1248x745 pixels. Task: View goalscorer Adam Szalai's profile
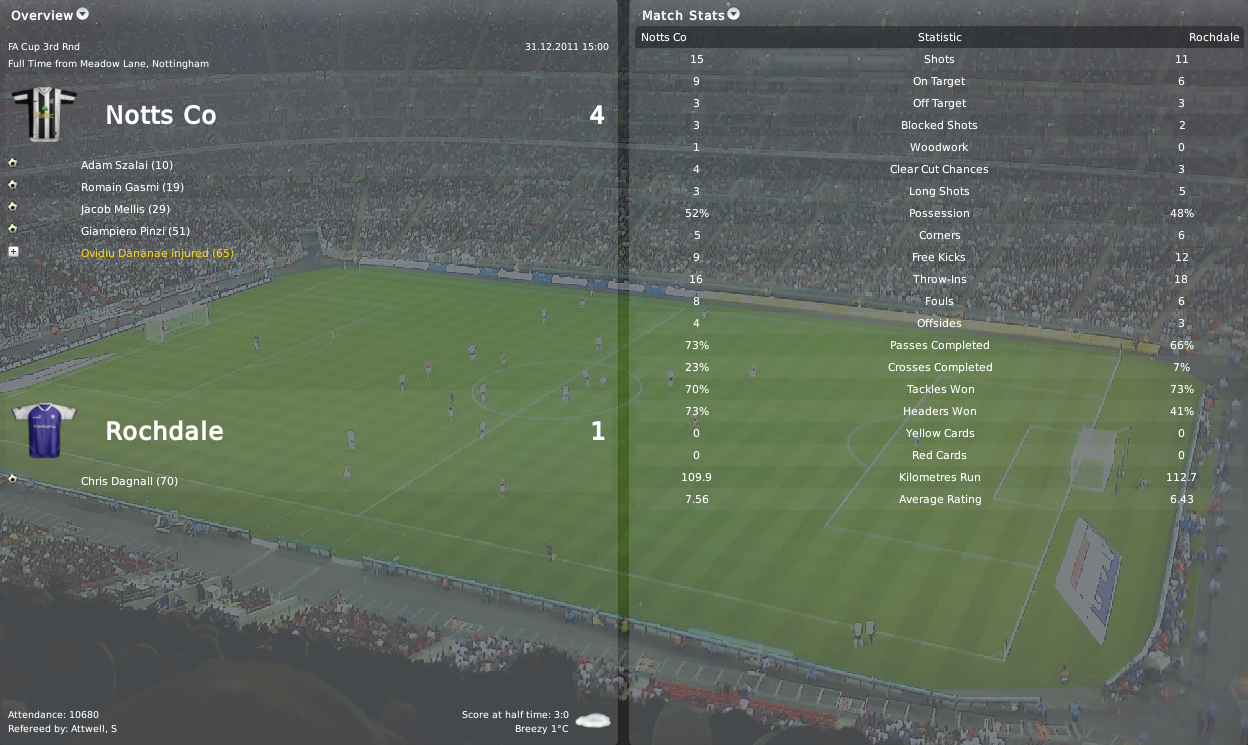click(x=127, y=165)
